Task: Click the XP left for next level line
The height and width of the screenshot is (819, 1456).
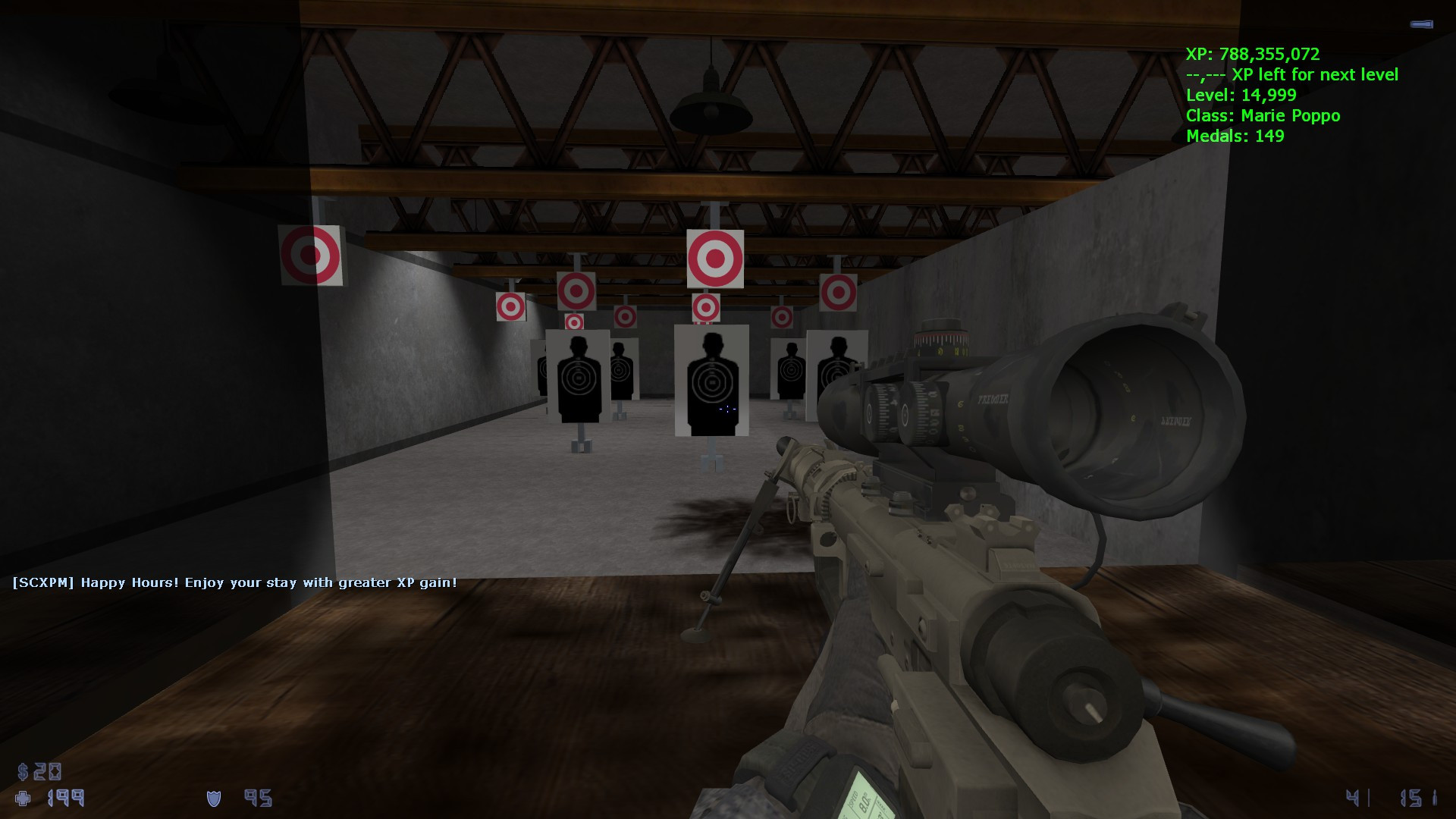Action: pyautogui.click(x=1292, y=75)
